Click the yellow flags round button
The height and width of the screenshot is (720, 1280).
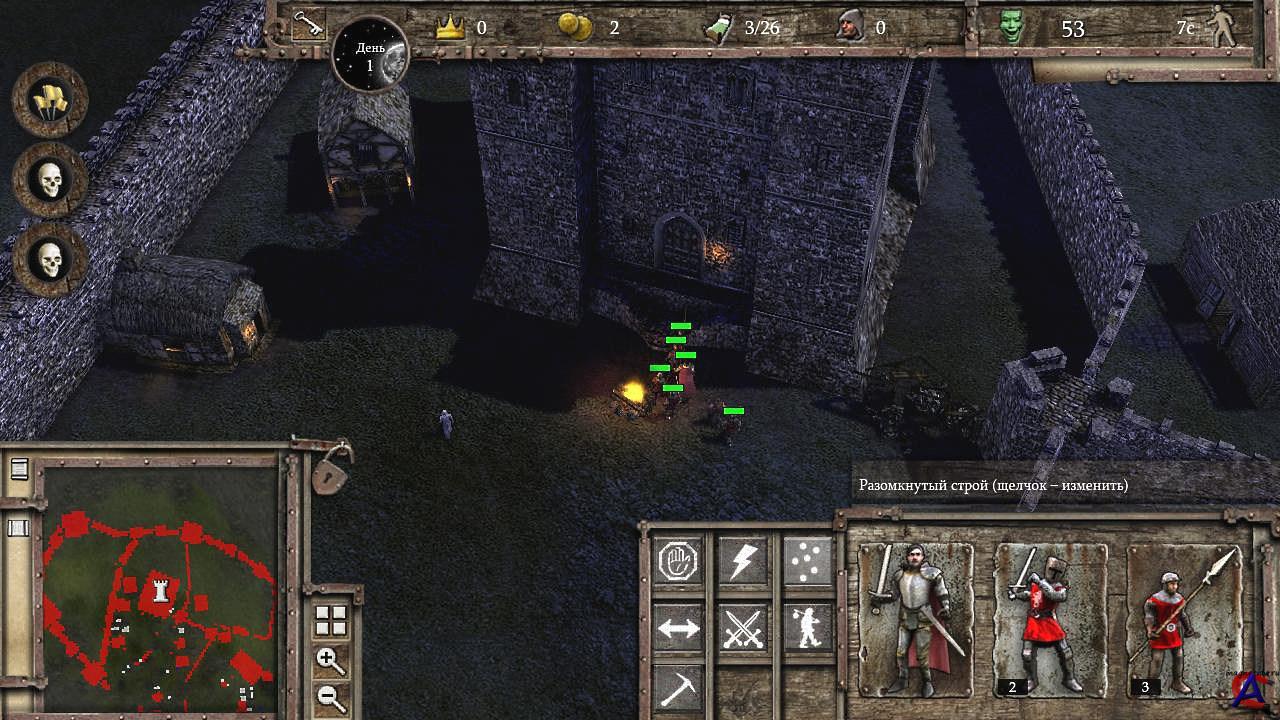click(x=50, y=100)
